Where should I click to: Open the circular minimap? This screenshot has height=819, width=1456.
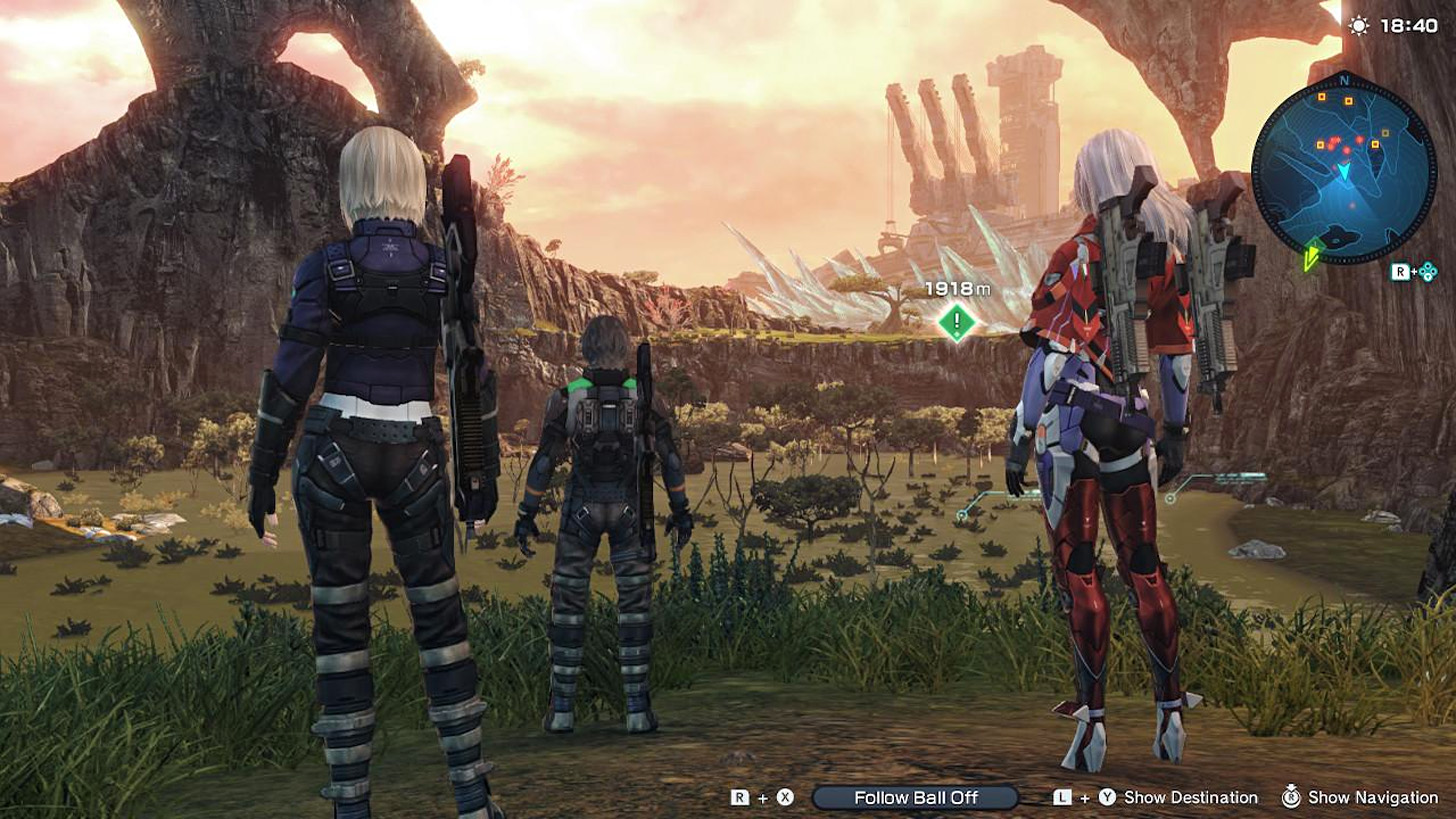[x=1343, y=170]
